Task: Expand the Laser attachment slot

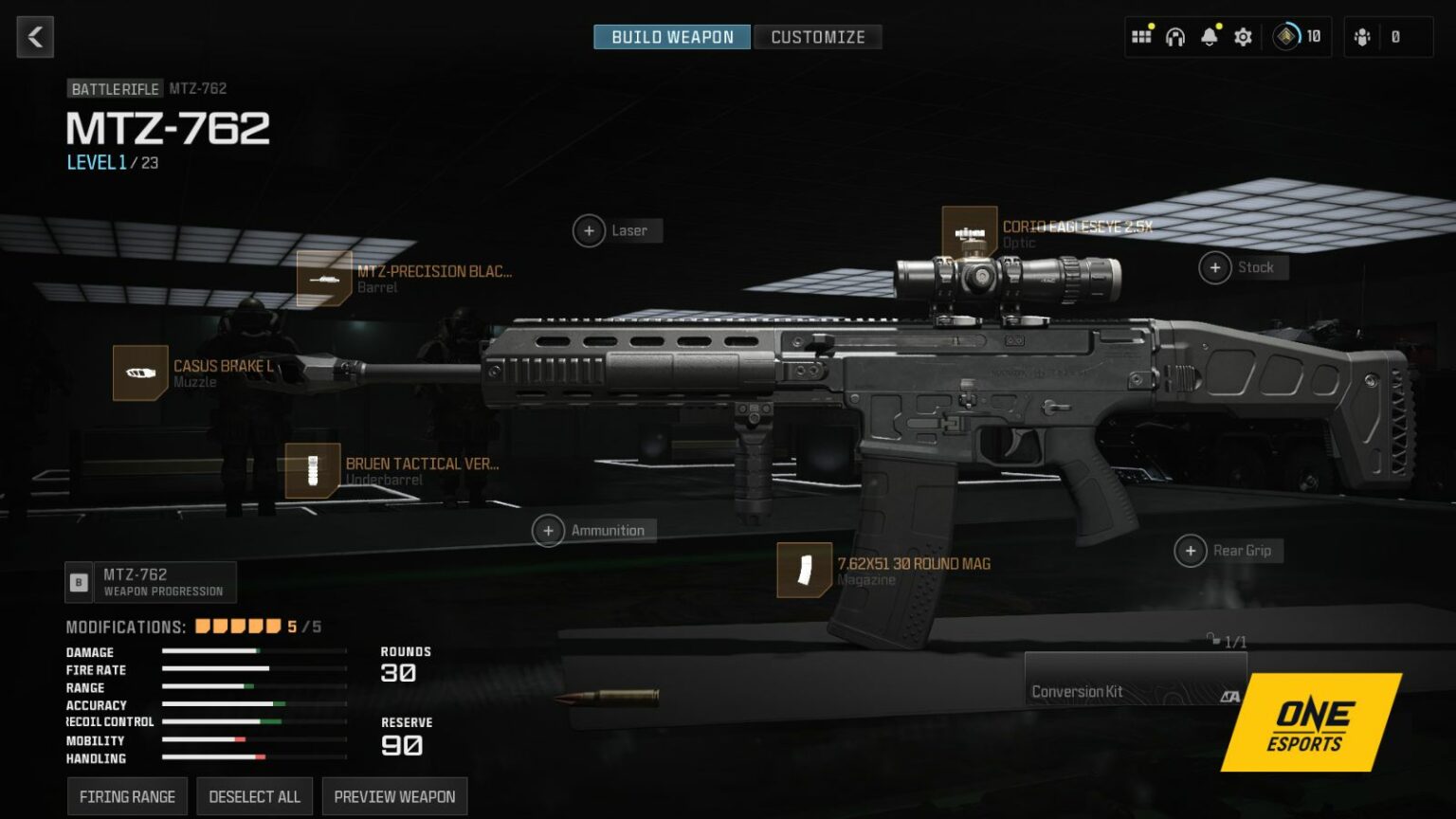Action: 590,230
